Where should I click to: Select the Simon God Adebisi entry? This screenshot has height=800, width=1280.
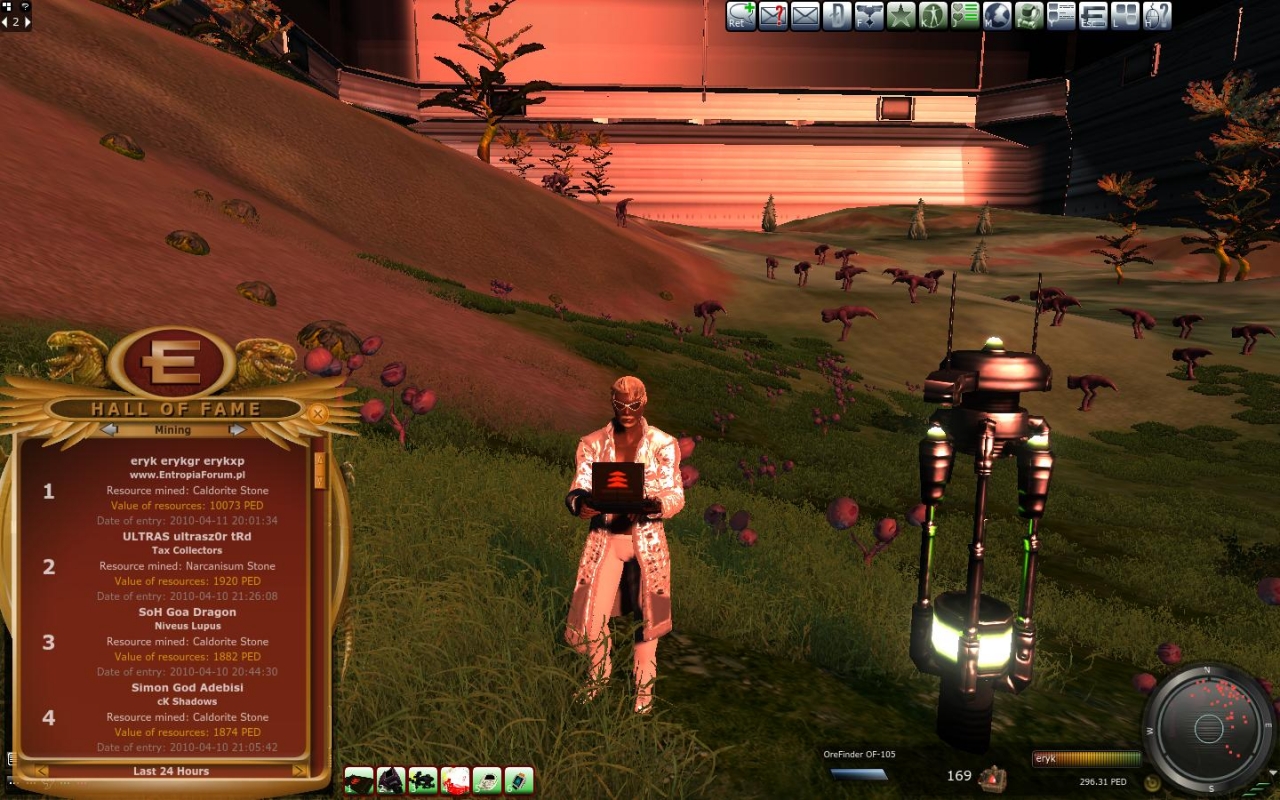187,688
